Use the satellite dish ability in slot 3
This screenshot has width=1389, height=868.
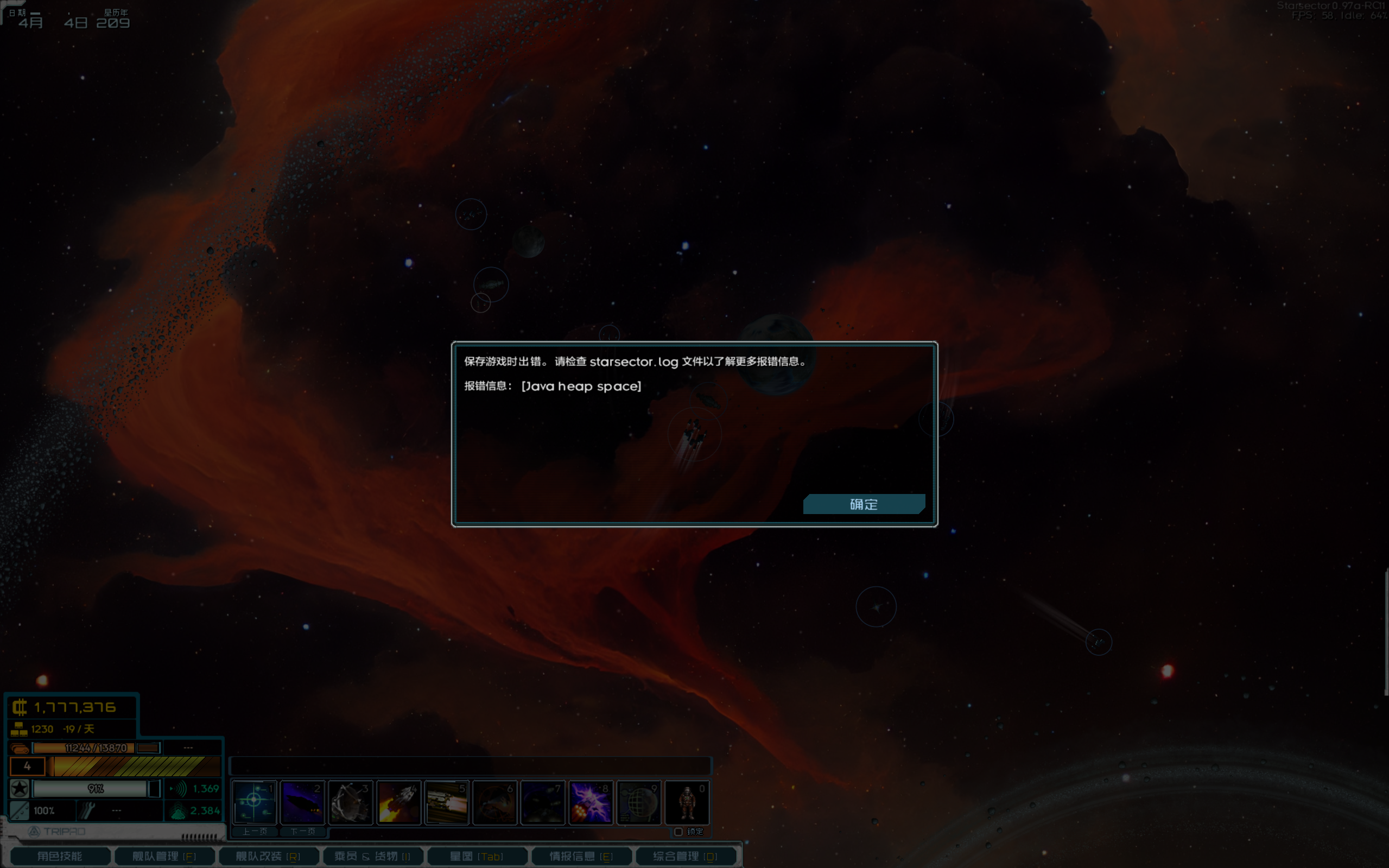[x=350, y=802]
